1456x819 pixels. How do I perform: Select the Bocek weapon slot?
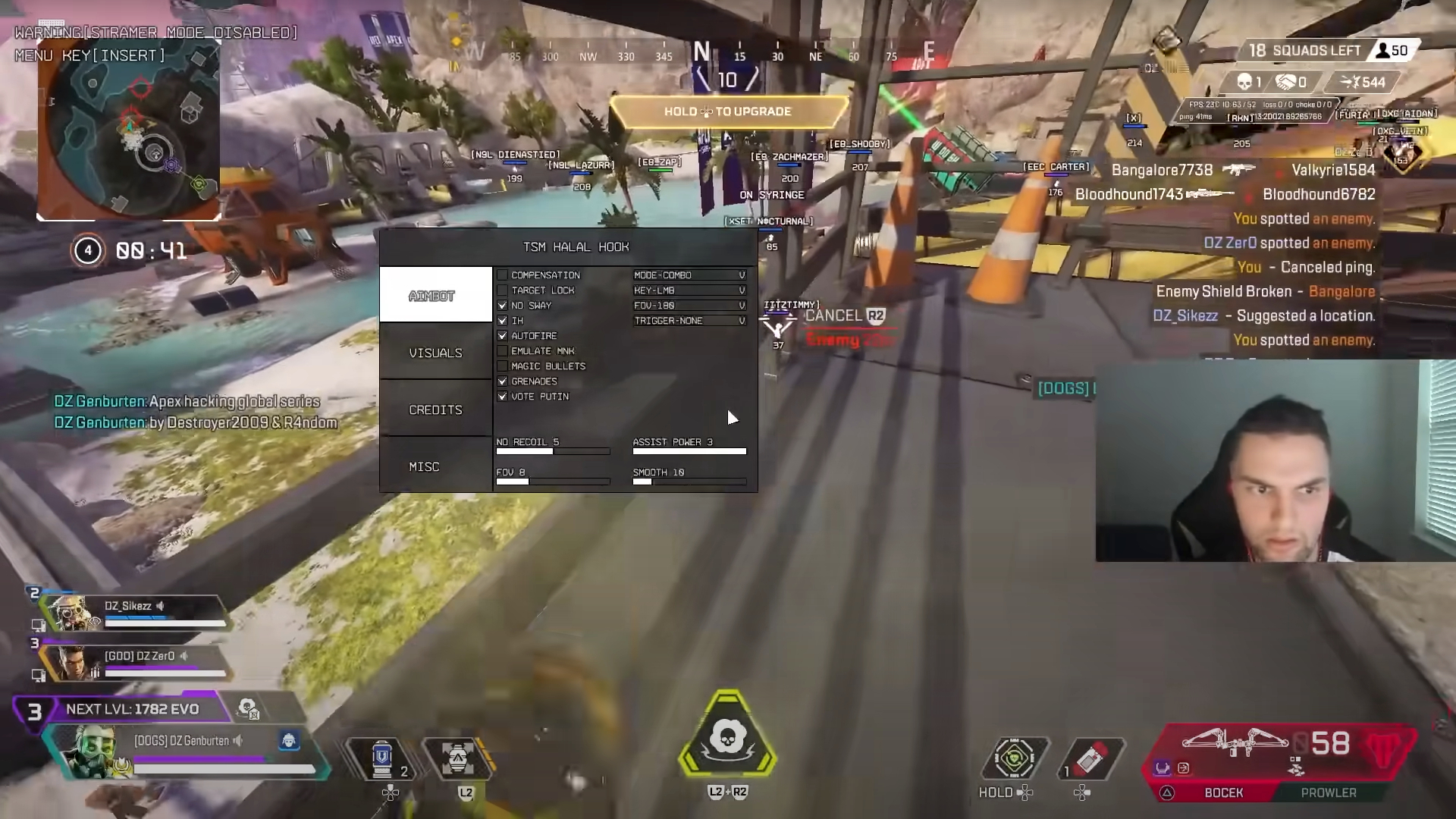coord(1223,792)
